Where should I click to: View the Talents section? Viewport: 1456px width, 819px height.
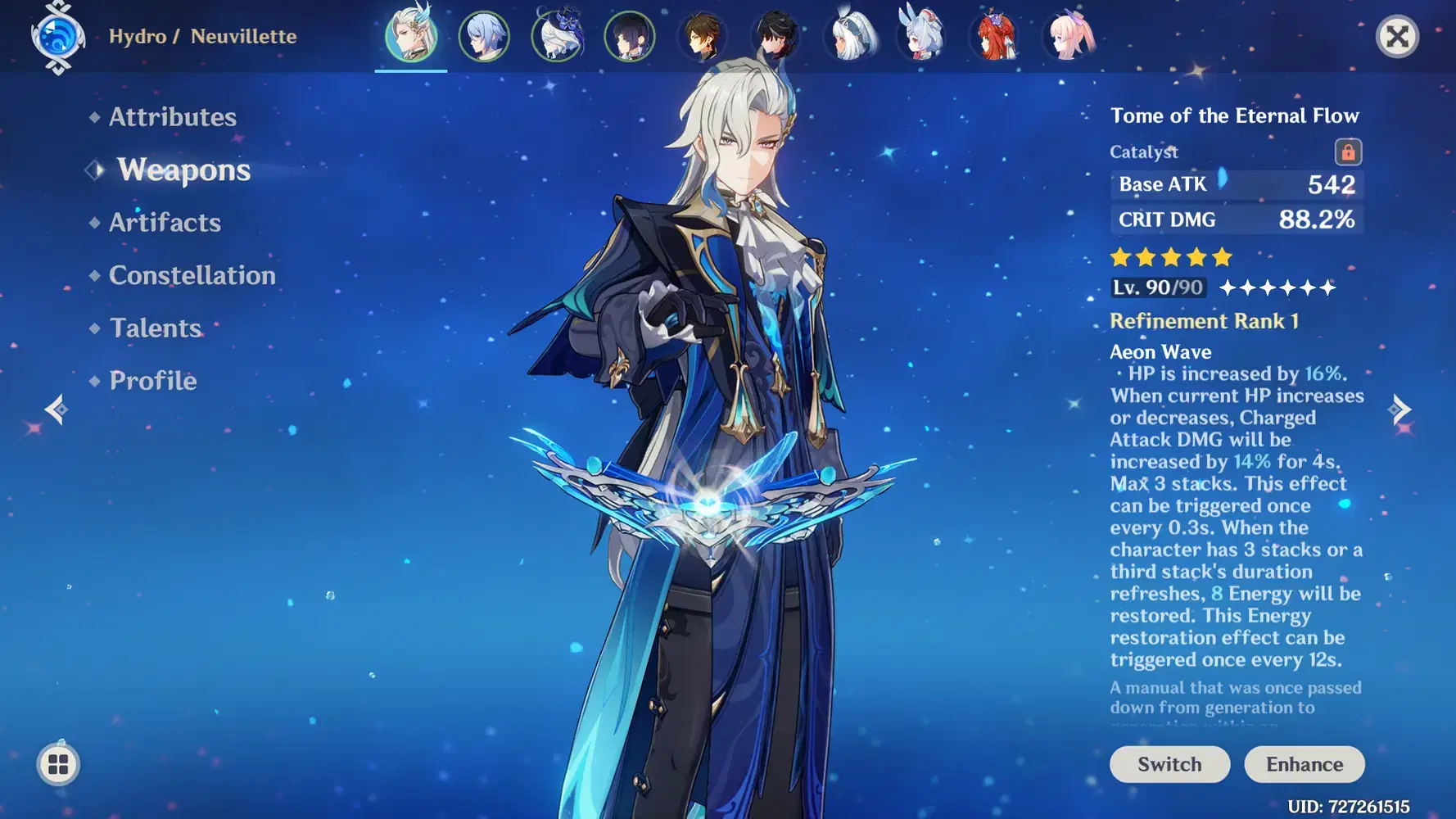point(155,328)
